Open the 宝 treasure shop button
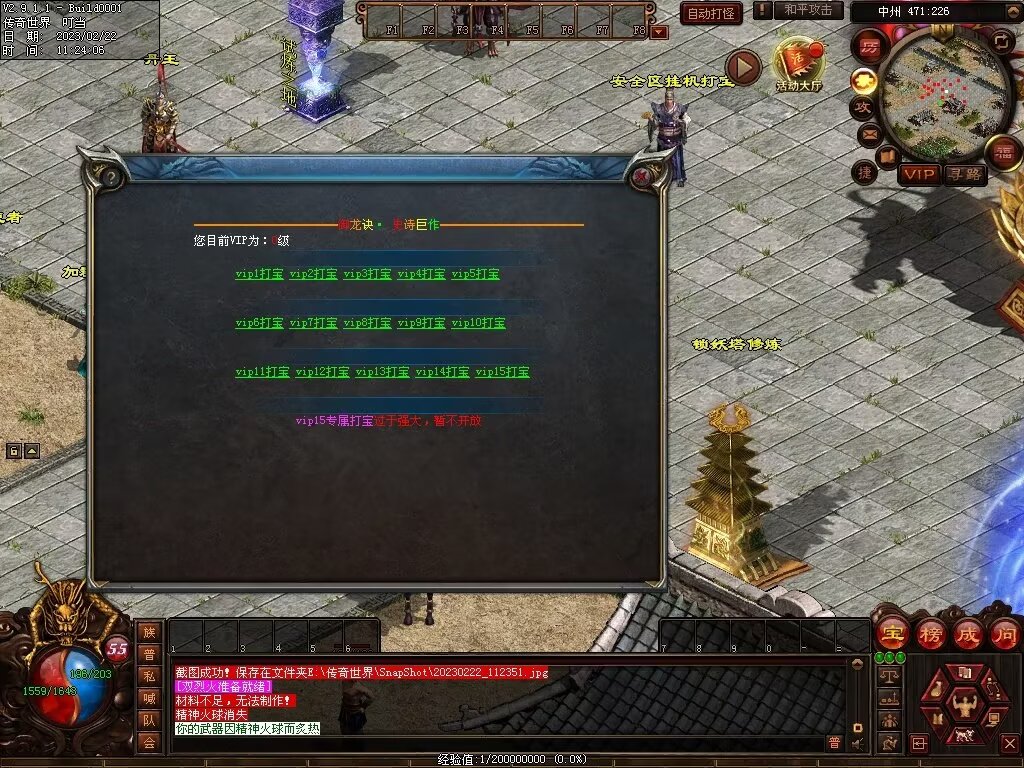The image size is (1024, 768). click(892, 633)
